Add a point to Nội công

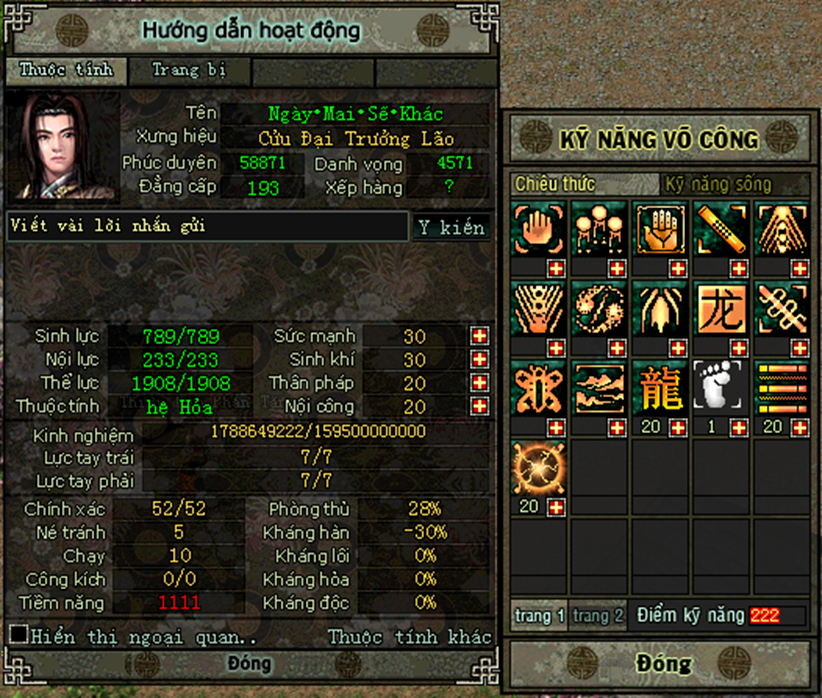click(x=480, y=407)
